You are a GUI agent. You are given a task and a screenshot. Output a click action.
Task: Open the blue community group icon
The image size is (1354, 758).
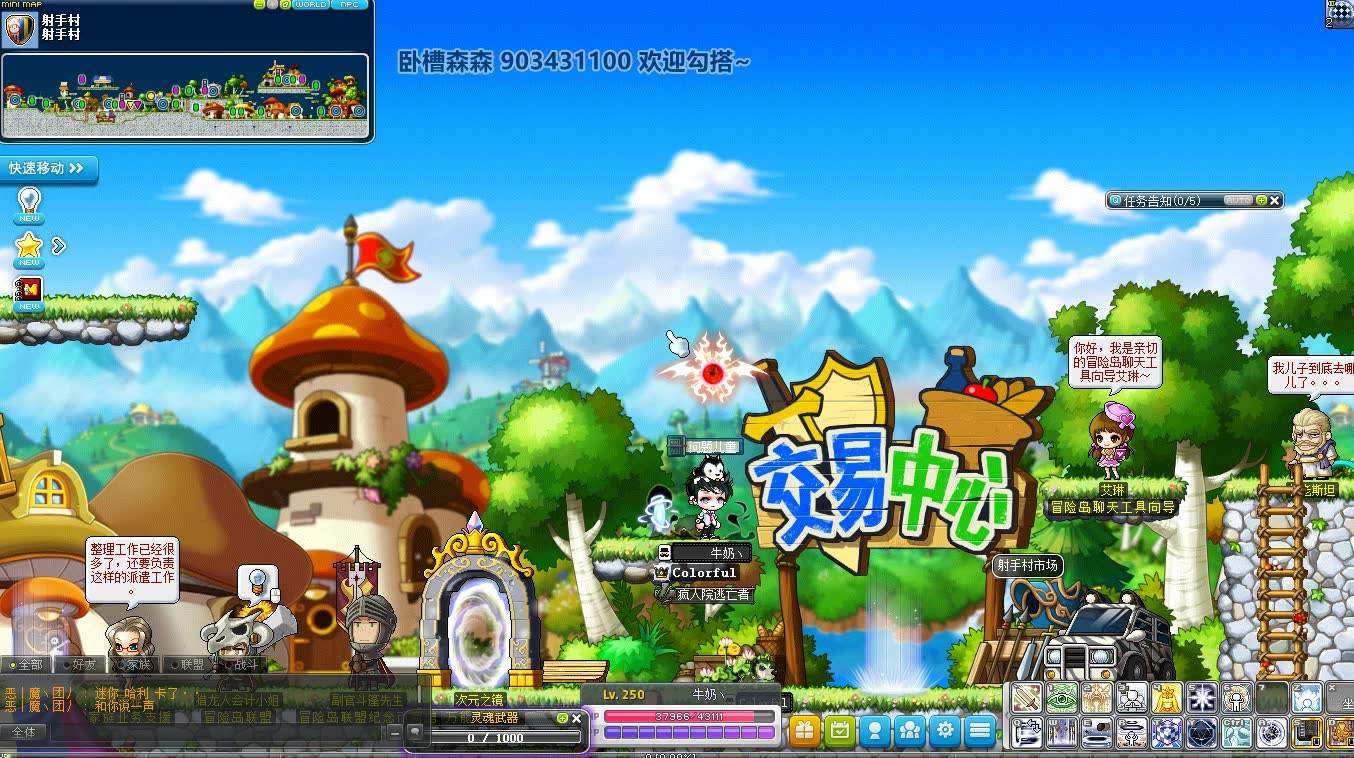tap(911, 731)
